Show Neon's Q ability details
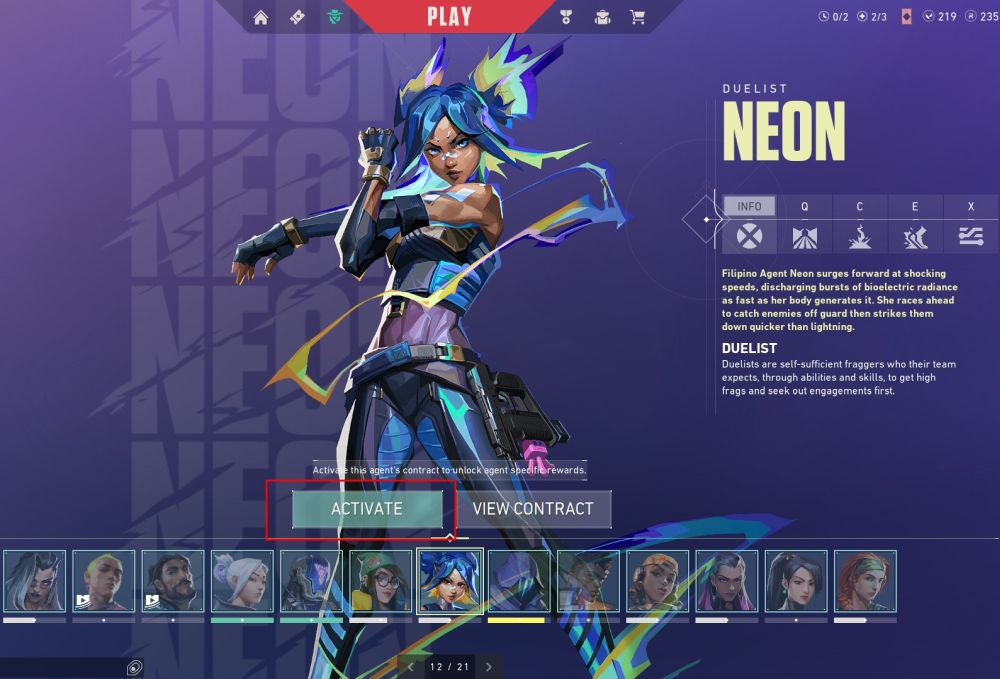This screenshot has width=1000, height=679. pyautogui.click(x=804, y=206)
